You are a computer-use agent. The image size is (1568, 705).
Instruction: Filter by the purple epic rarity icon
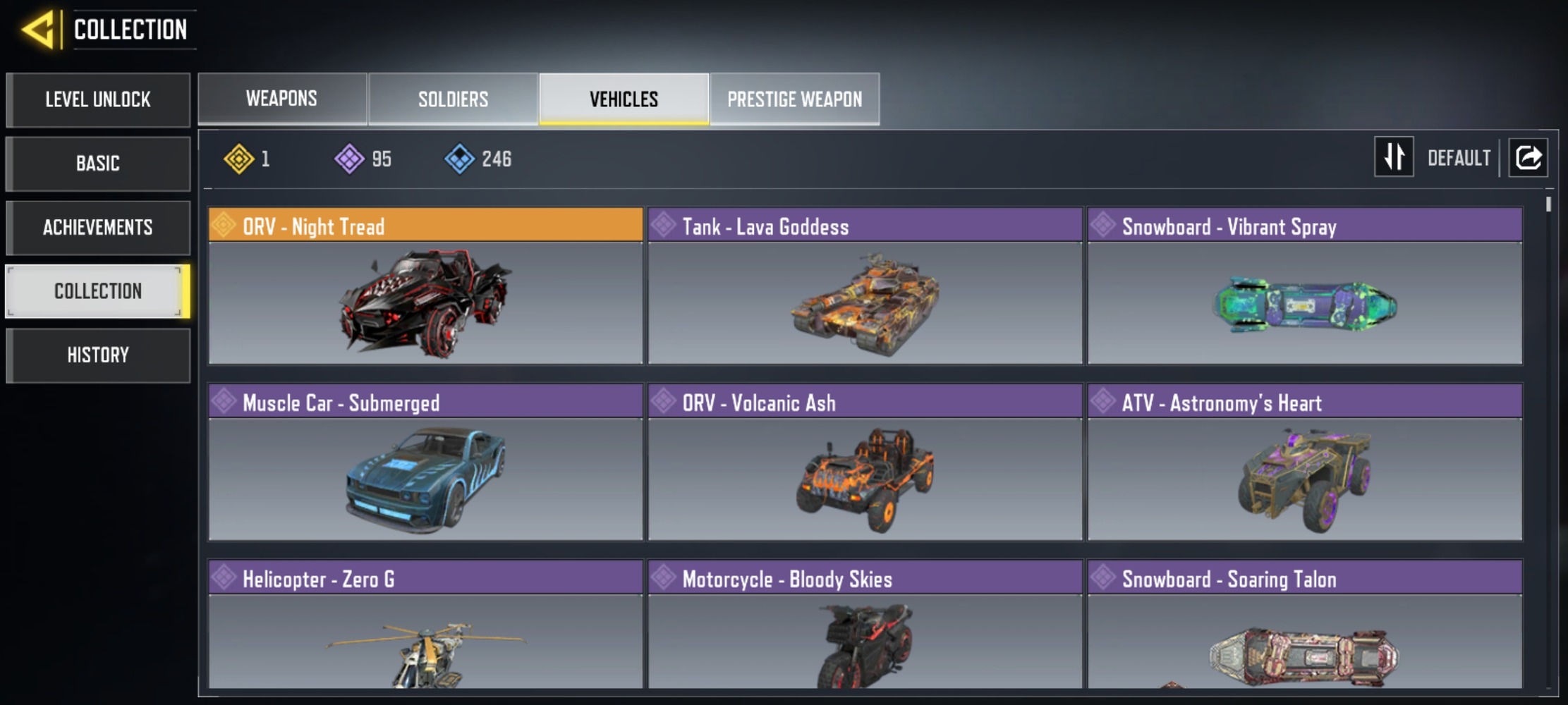[x=349, y=159]
